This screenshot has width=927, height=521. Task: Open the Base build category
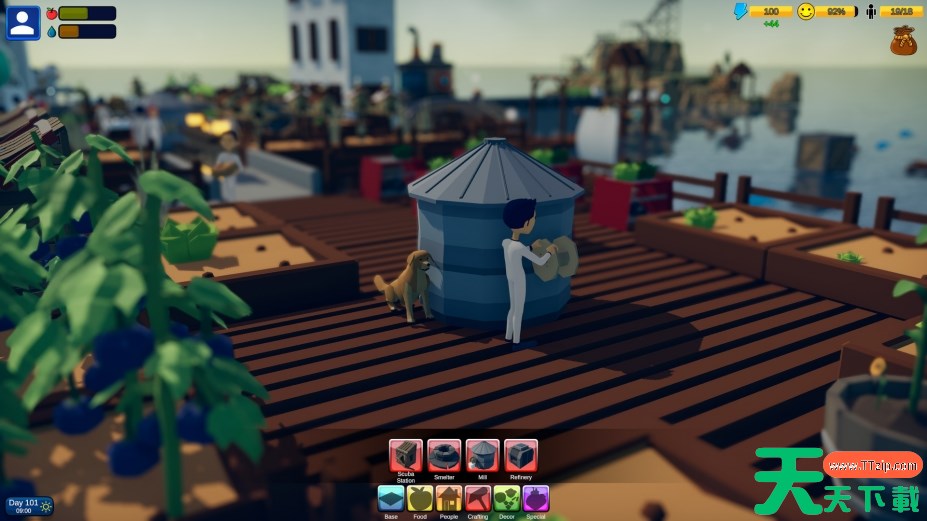coord(391,498)
